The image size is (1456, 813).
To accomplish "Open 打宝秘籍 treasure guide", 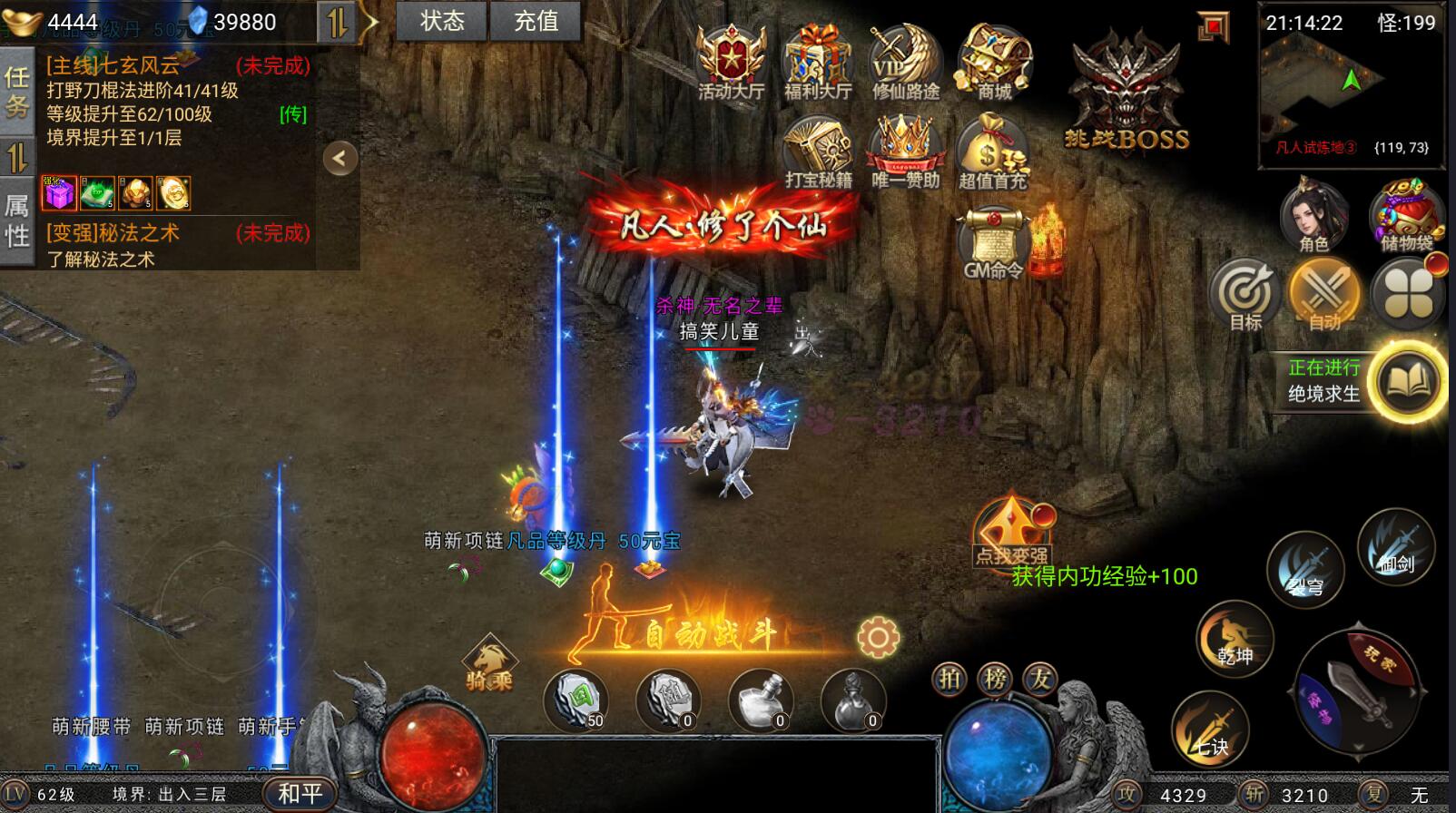I will point(818,152).
